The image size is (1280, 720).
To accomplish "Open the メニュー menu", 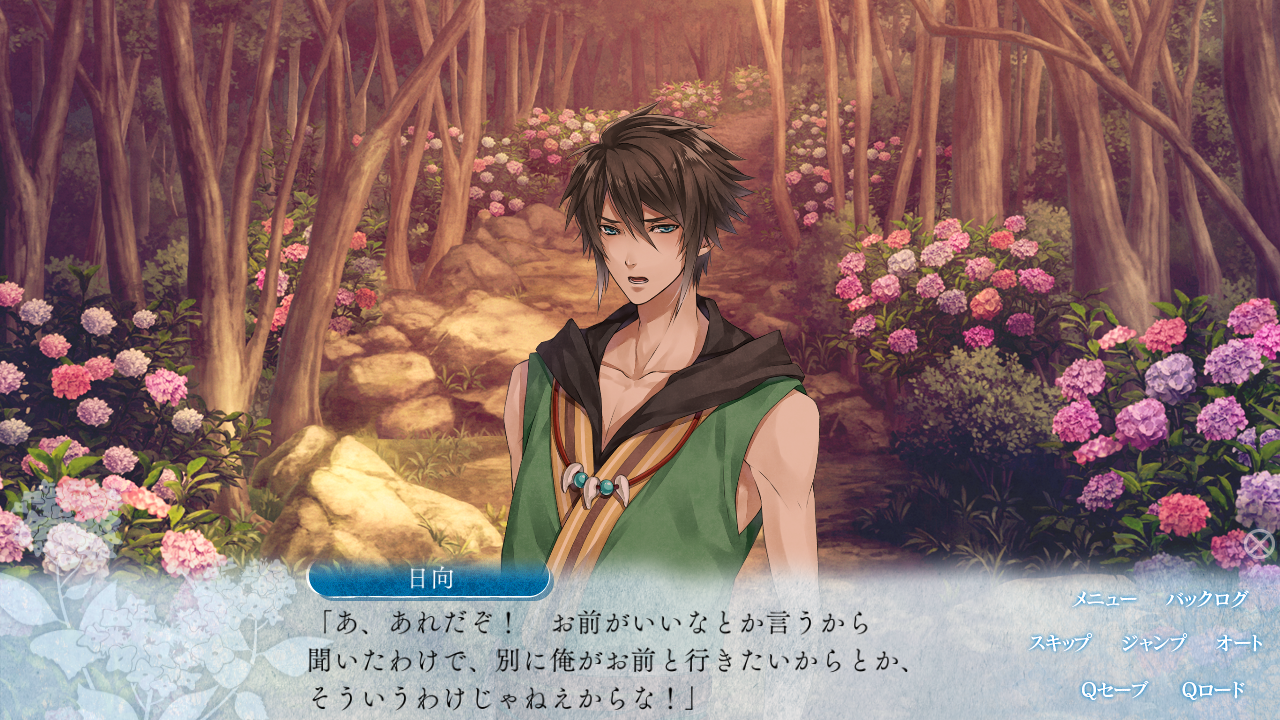I will click(x=1104, y=599).
